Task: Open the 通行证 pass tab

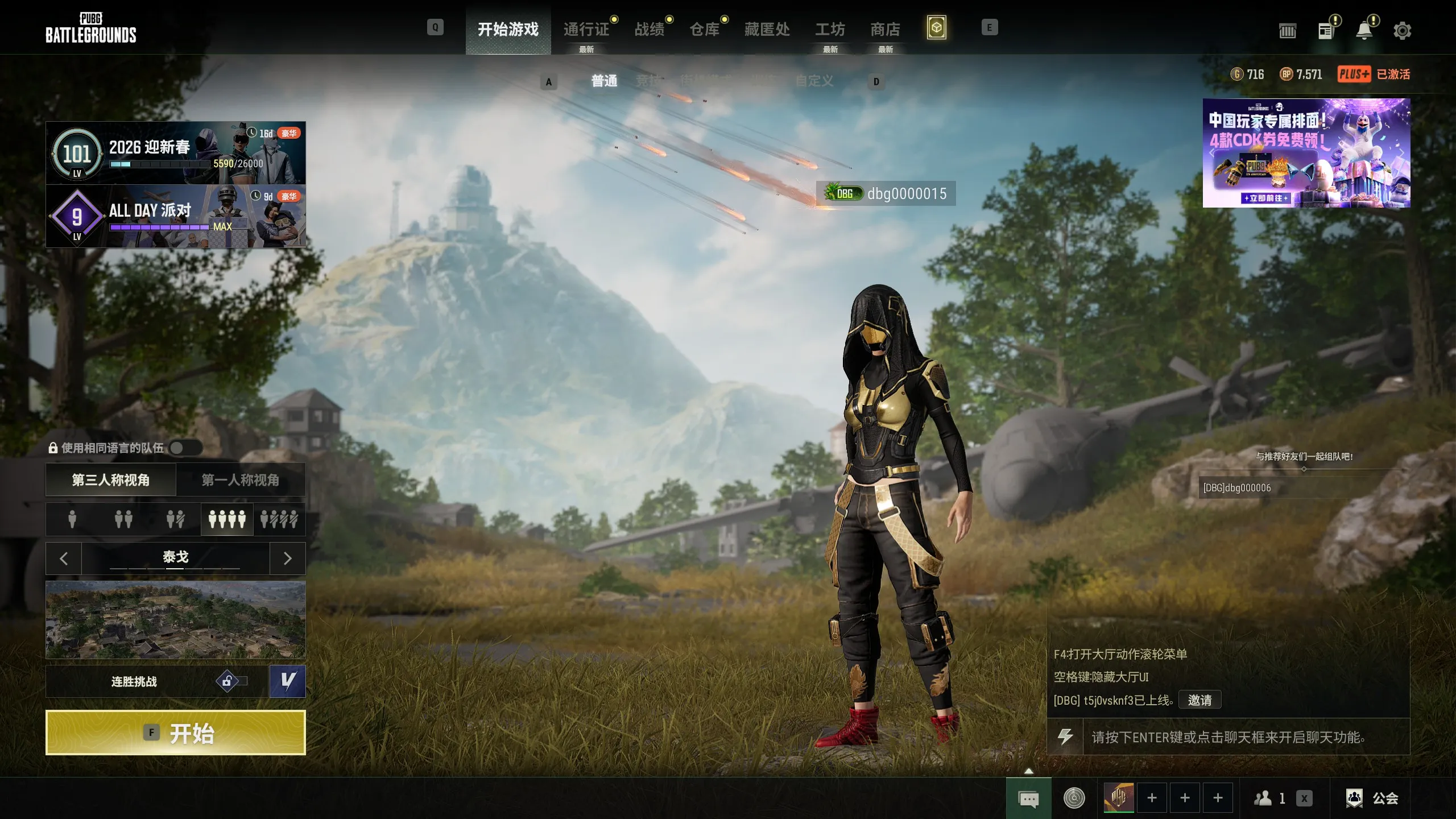Action: pyautogui.click(x=586, y=30)
